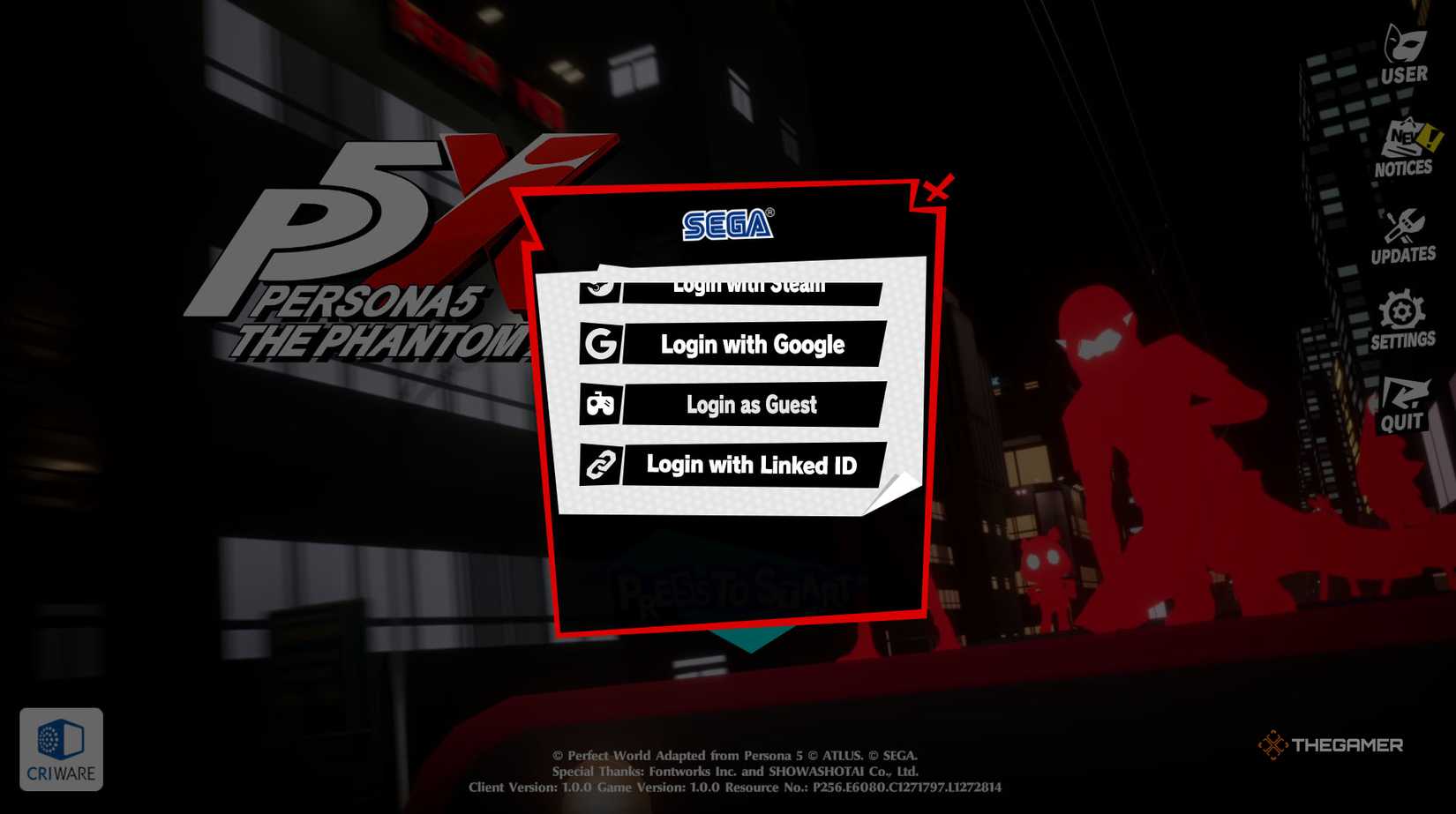
Task: Select Login with Linked ID
Action: click(x=753, y=465)
